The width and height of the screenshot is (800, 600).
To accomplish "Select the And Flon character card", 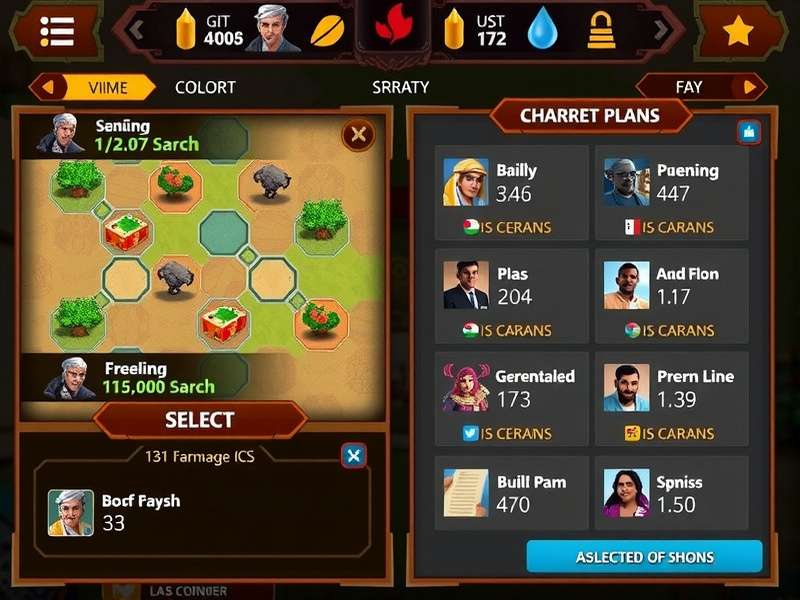I will pyautogui.click(x=671, y=295).
